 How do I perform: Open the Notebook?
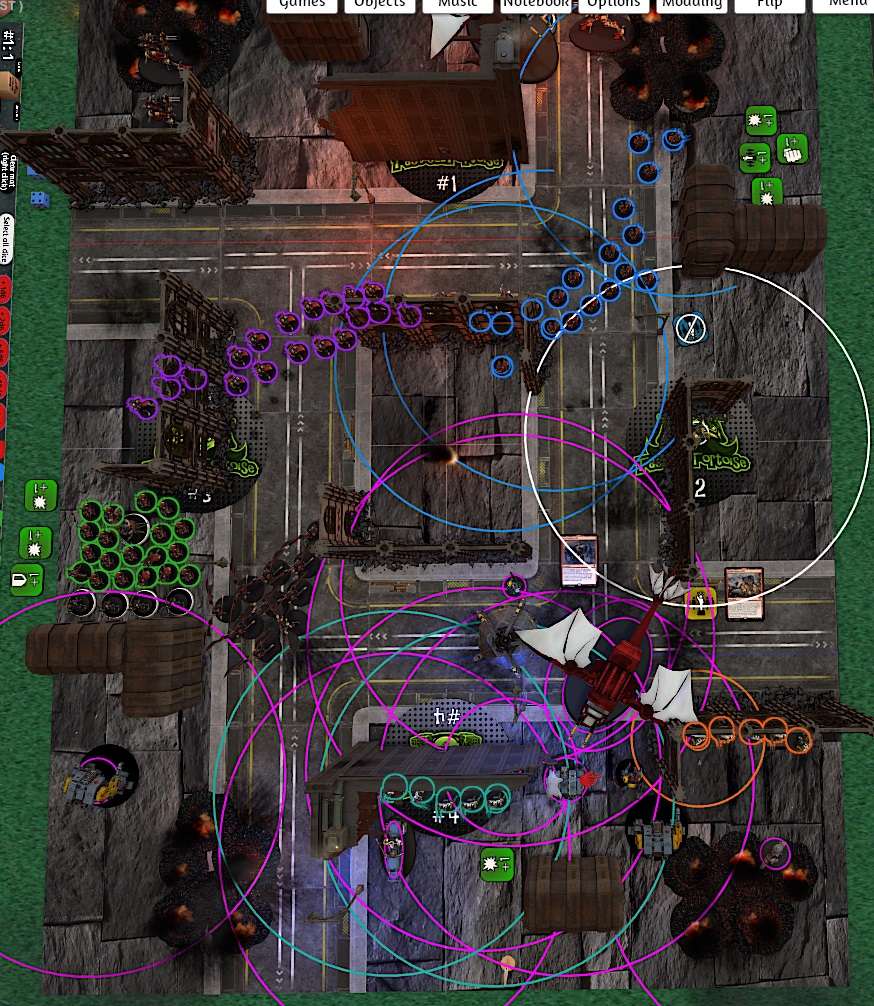(x=536, y=5)
